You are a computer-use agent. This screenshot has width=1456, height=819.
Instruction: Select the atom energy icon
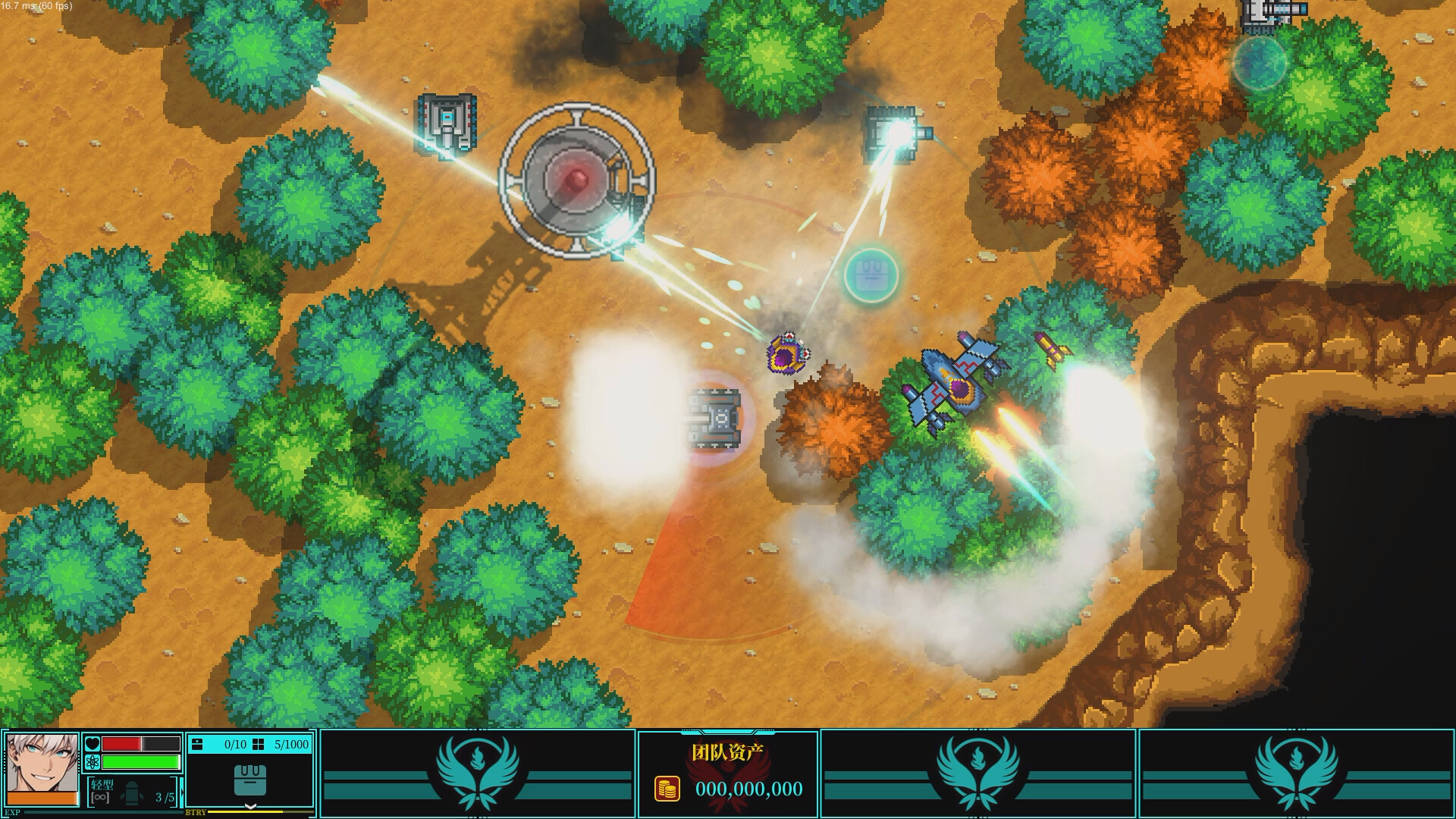(x=92, y=762)
